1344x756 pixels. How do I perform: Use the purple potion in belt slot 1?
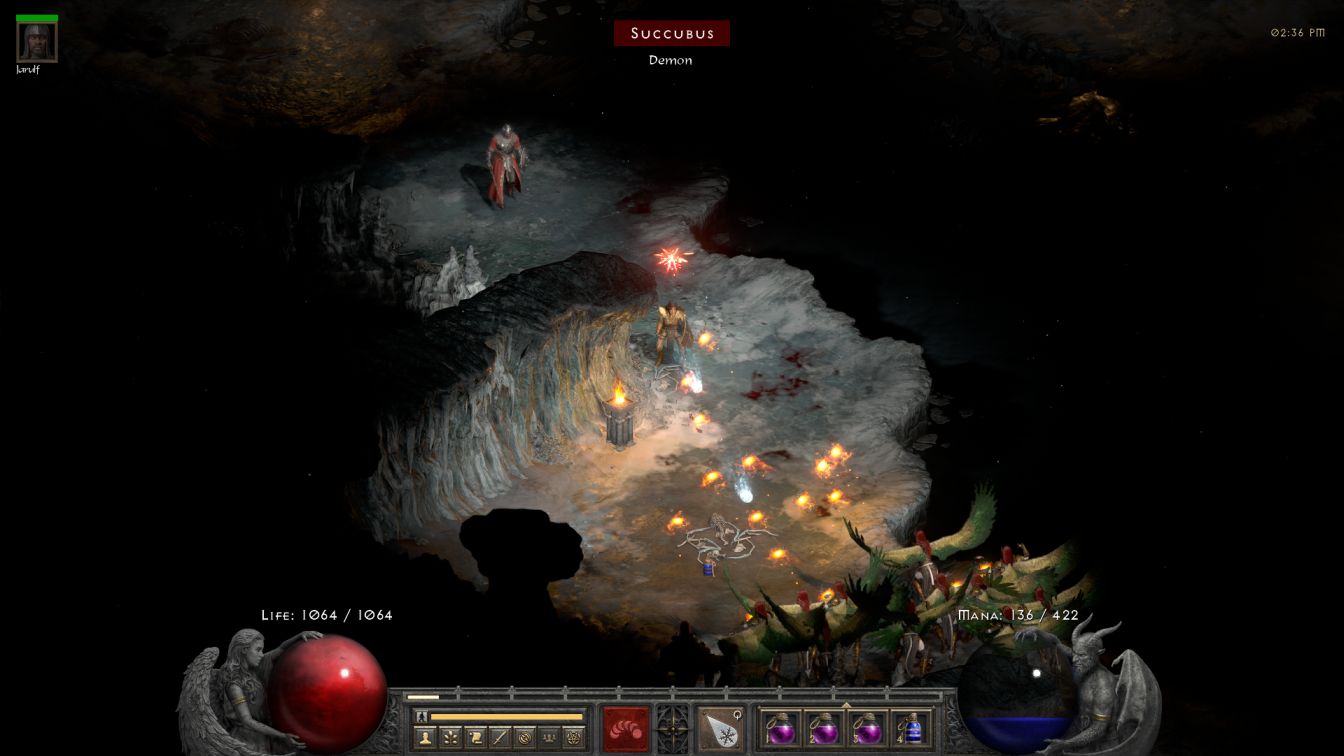781,728
